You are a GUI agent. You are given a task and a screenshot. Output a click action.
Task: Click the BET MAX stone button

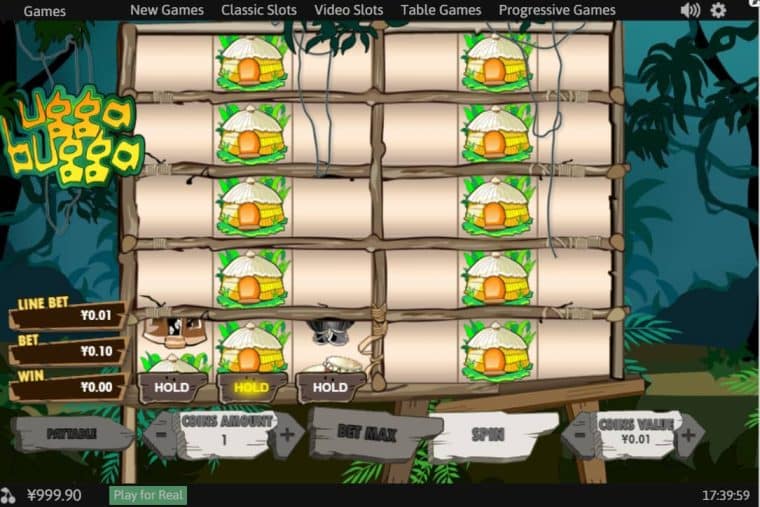click(x=366, y=434)
